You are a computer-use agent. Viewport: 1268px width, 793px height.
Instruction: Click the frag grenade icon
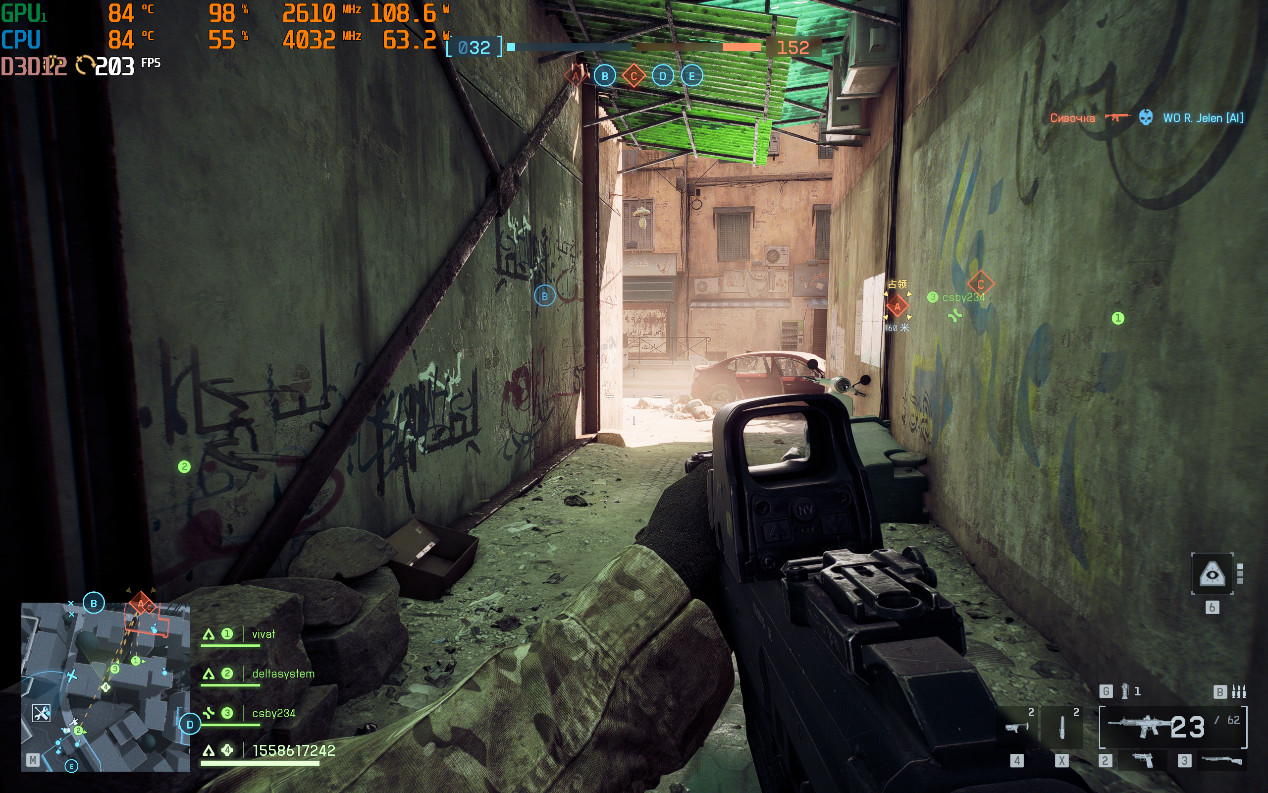[x=1125, y=691]
